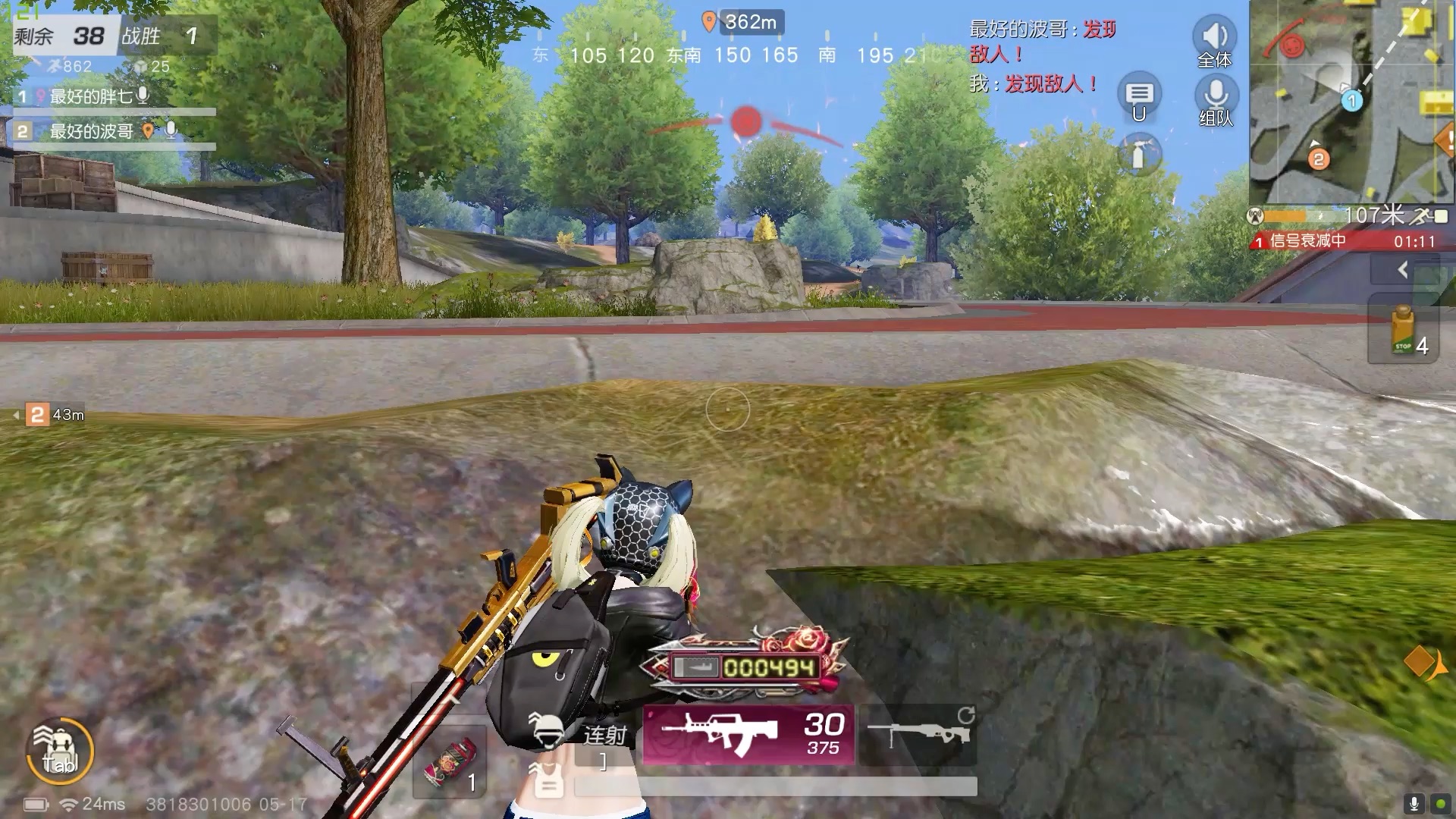Open the minimap
The image size is (1456, 819).
point(1351,102)
